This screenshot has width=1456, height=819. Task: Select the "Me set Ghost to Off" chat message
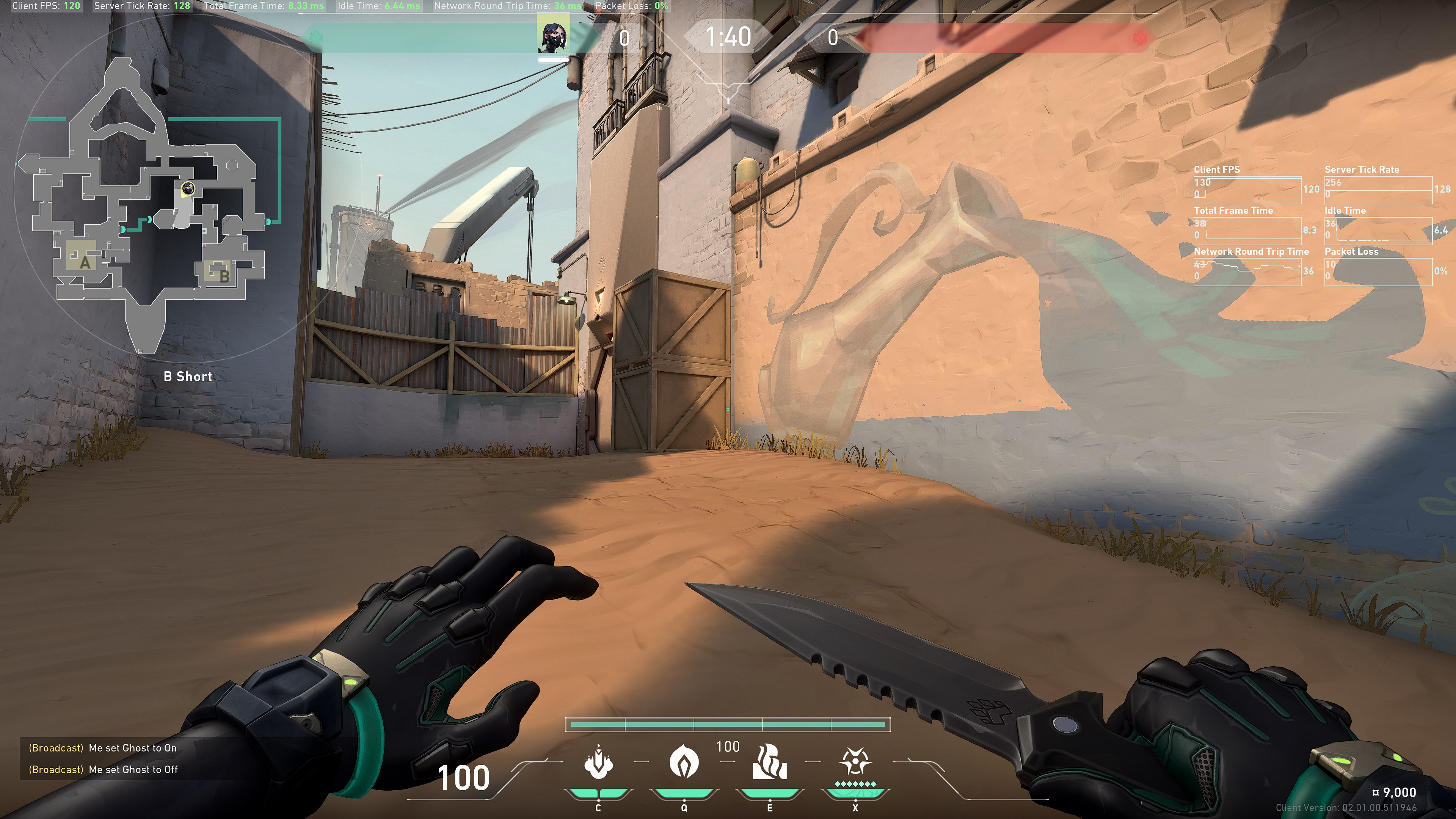pos(133,769)
